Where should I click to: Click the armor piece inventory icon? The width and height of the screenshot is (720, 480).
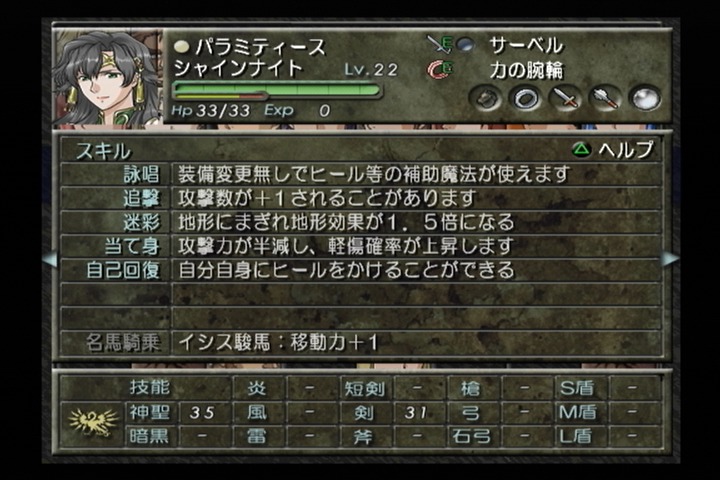point(487,98)
